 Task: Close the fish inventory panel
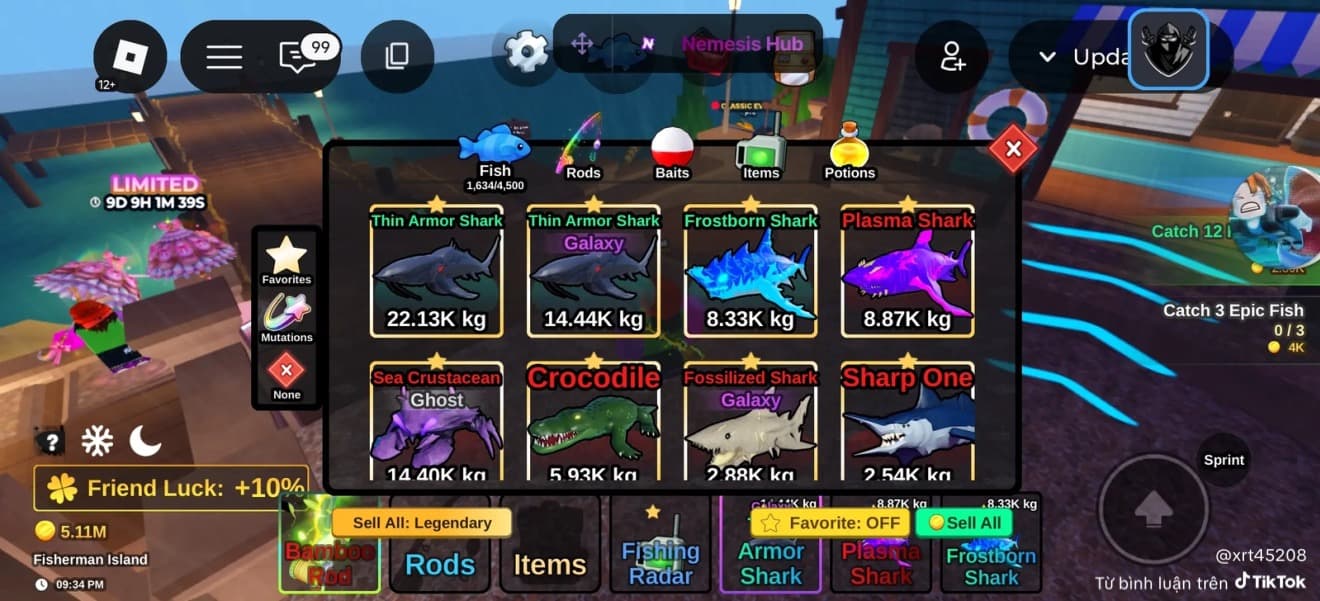point(1013,149)
